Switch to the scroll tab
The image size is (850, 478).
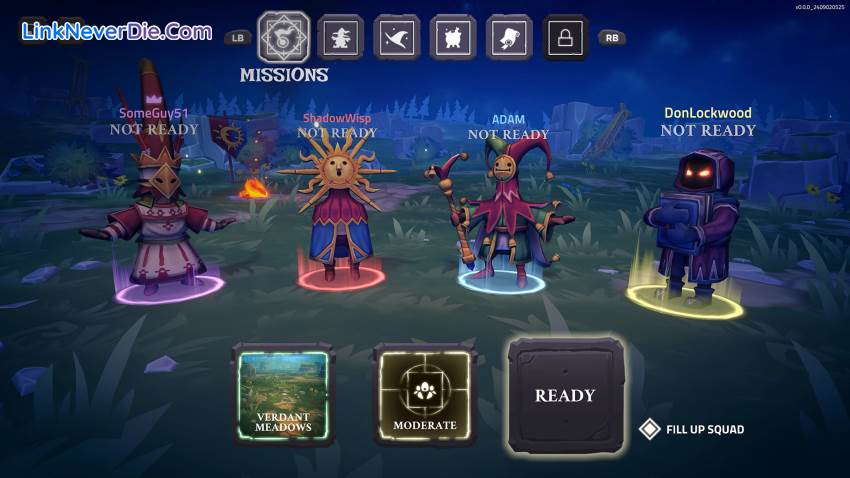click(509, 38)
